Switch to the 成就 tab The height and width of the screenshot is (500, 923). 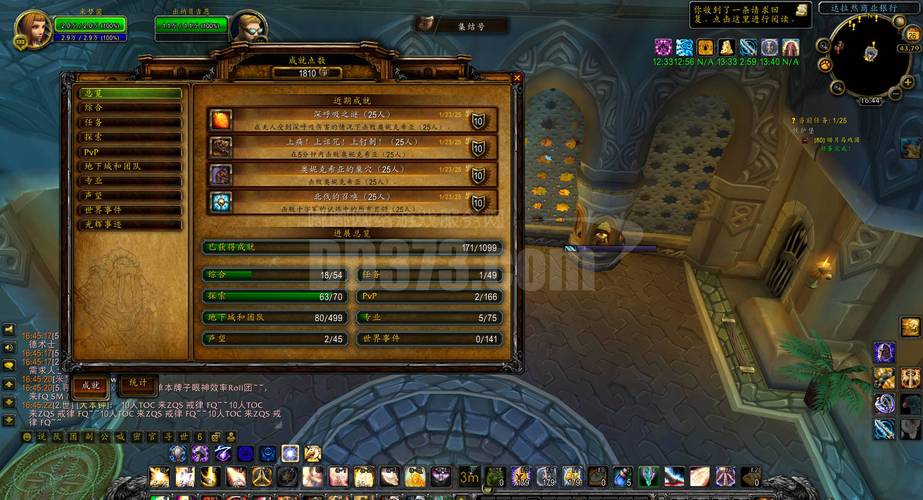pos(90,384)
